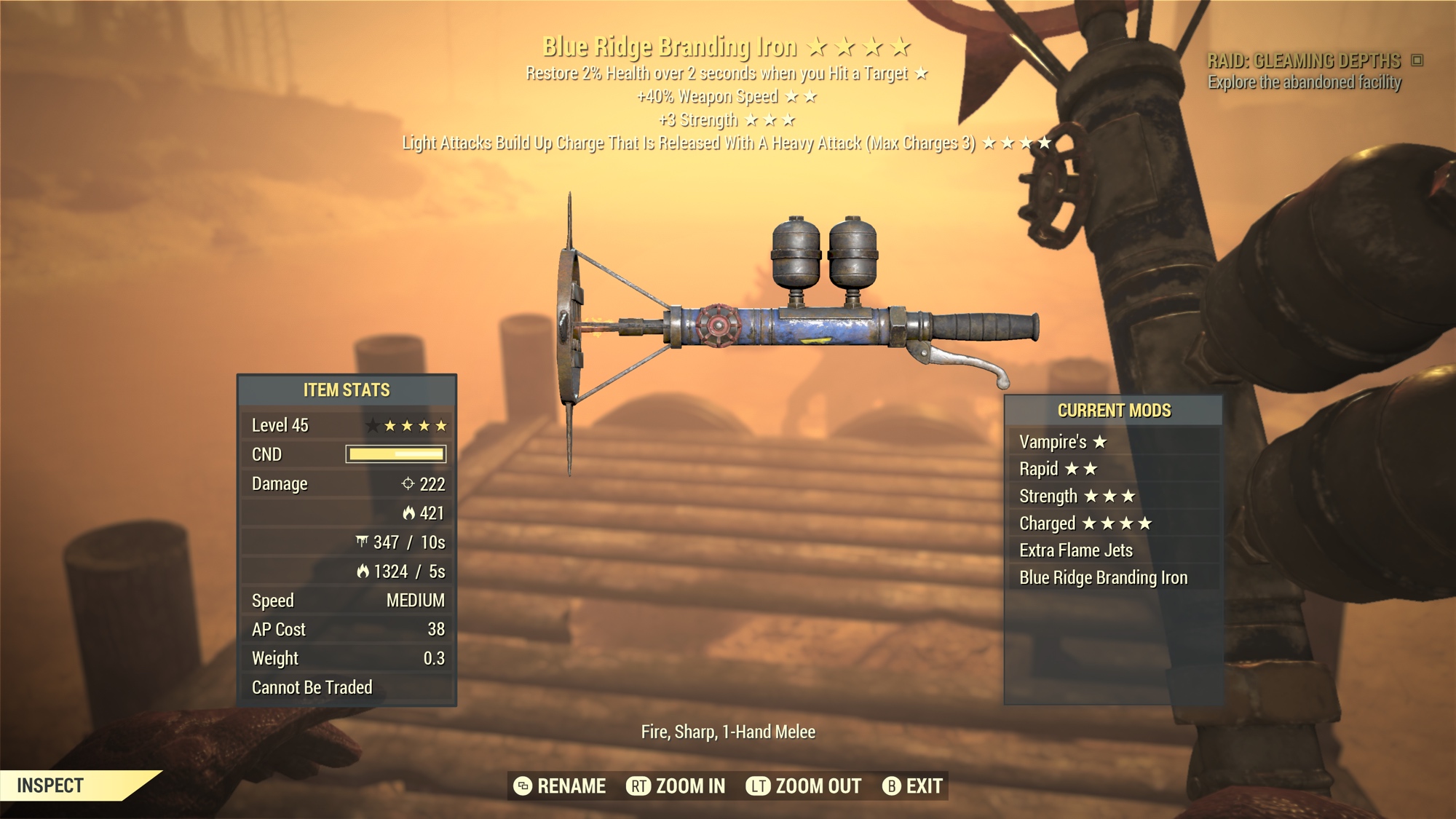The height and width of the screenshot is (819, 1456).
Task: Open the Raid: Gleaming Depths quest tracker
Action: click(x=1304, y=61)
